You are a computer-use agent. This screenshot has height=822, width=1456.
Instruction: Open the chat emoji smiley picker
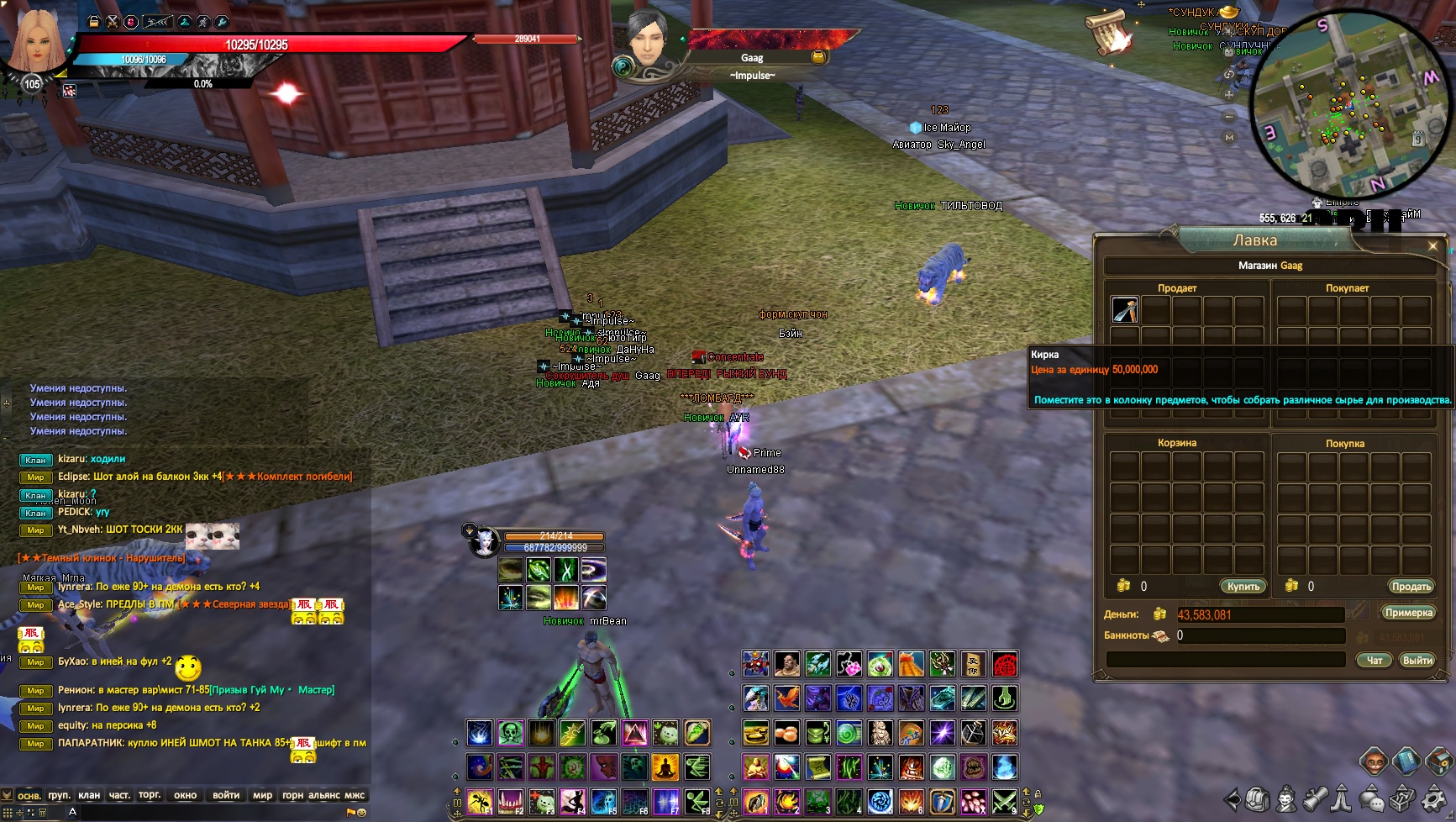point(362,813)
